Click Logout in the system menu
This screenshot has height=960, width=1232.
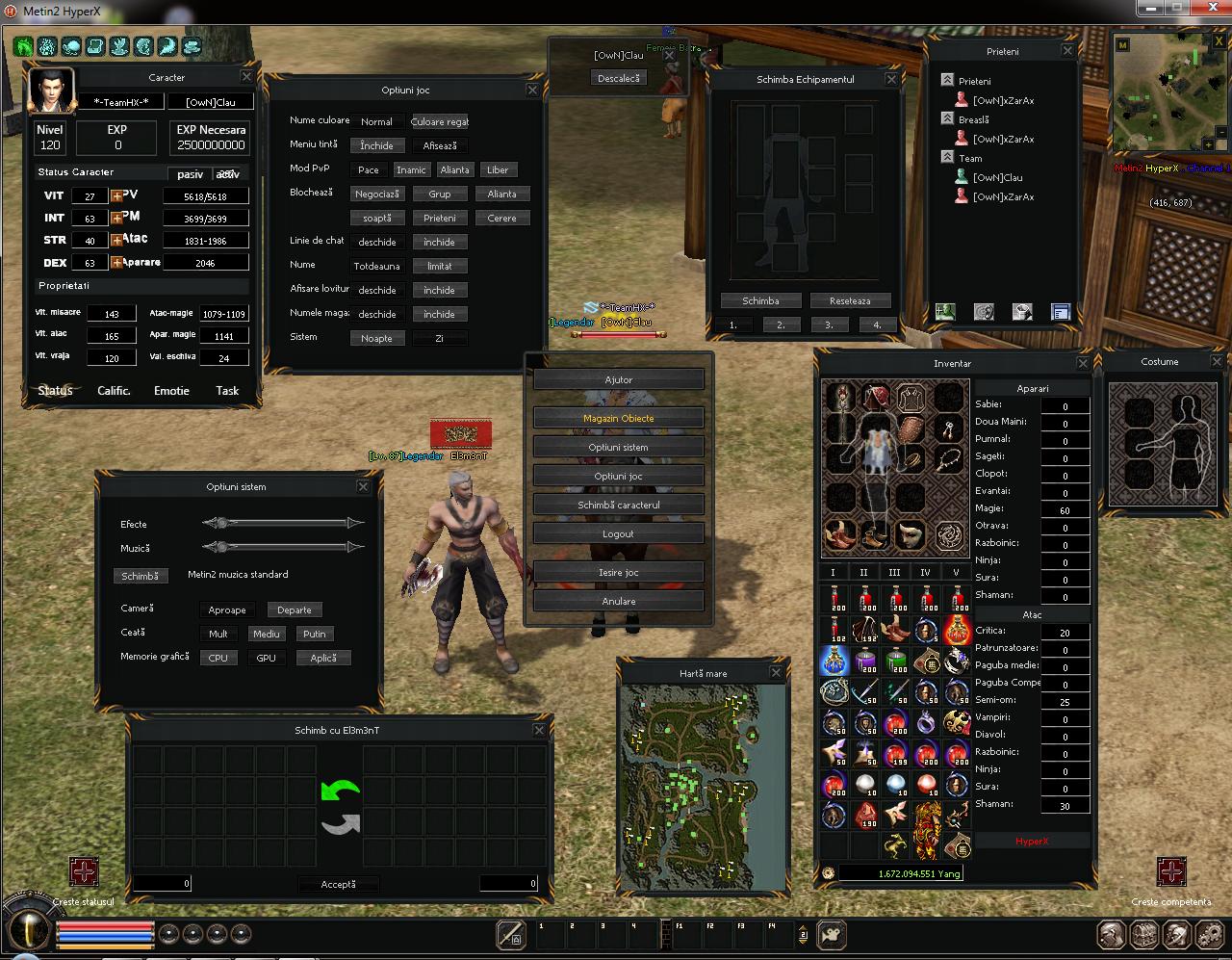tap(618, 532)
